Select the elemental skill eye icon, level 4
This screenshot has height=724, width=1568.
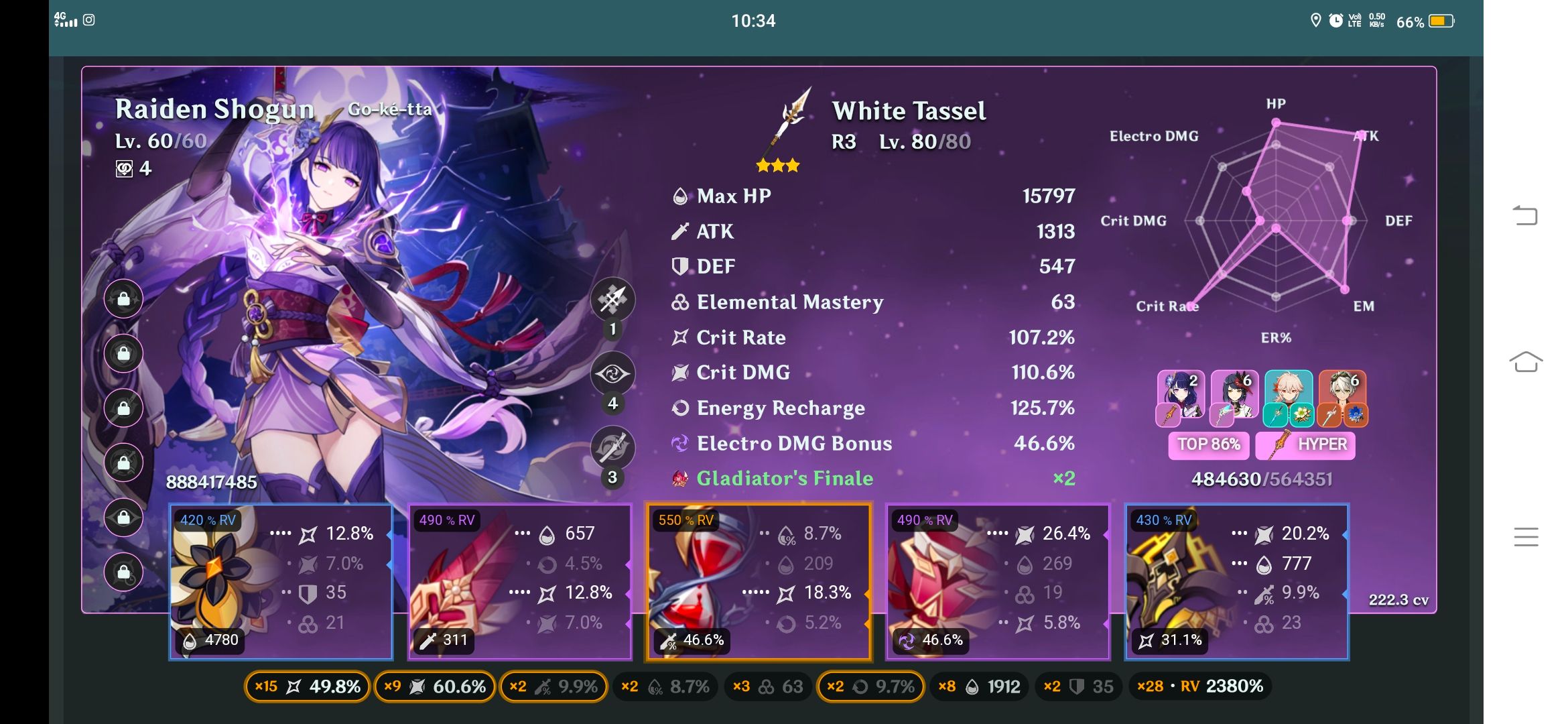(612, 373)
